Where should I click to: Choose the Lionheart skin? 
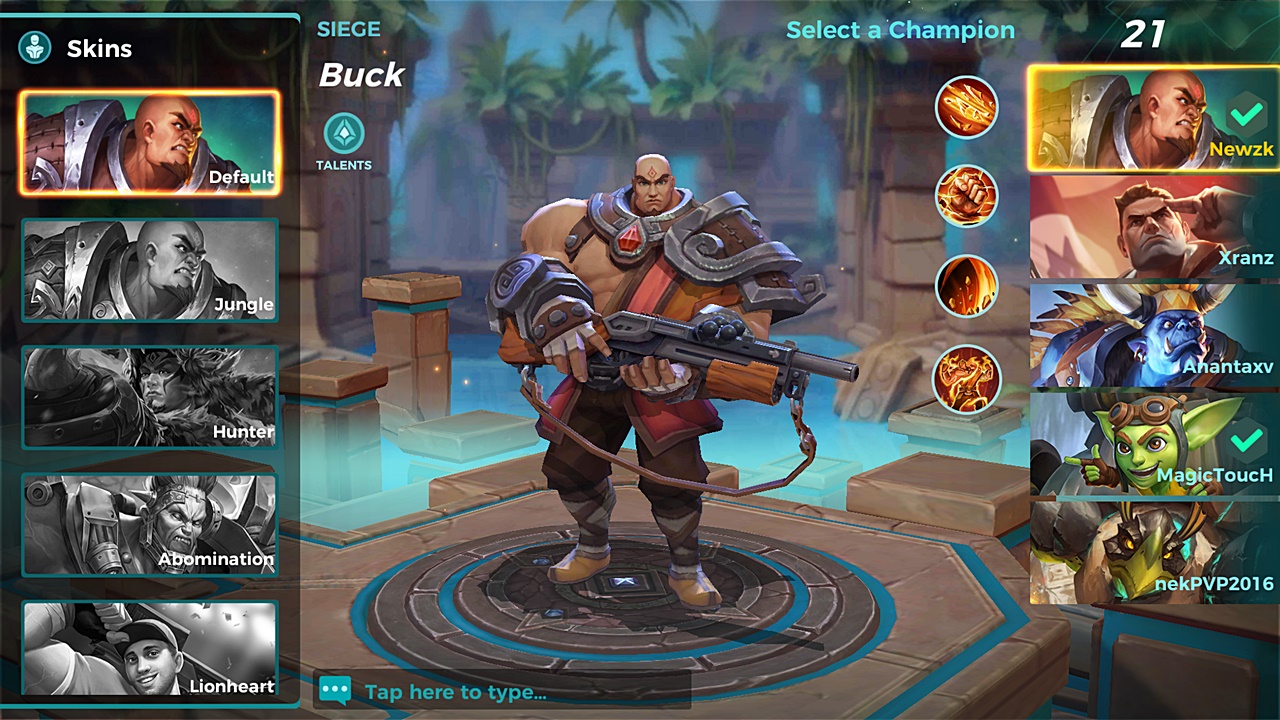pos(150,648)
